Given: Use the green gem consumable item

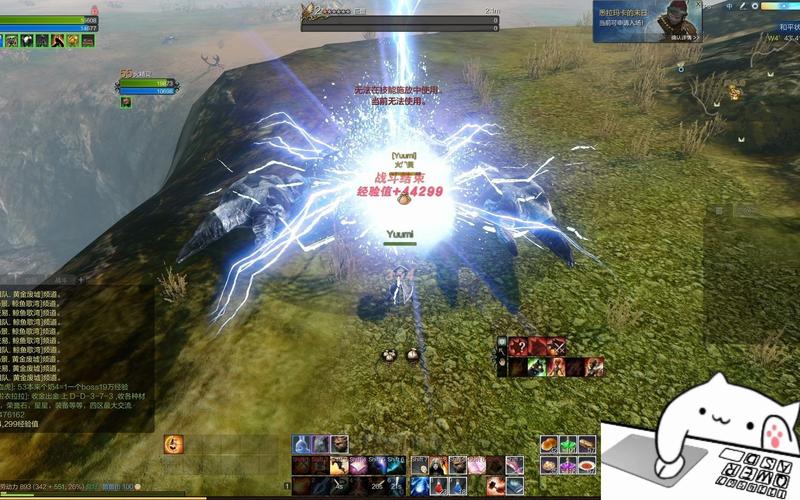Looking at the screenshot, I should 569,444.
